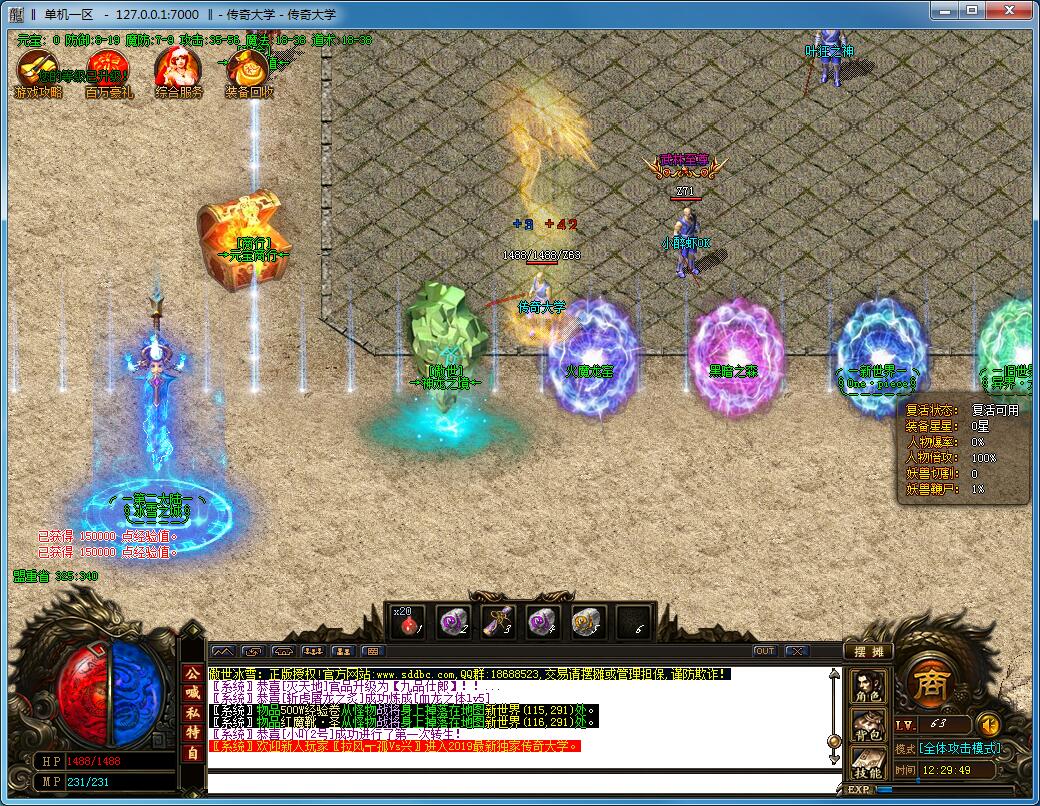
Task: Select the rolled scroll in hotbar slot 3
Action: pyautogui.click(x=498, y=622)
